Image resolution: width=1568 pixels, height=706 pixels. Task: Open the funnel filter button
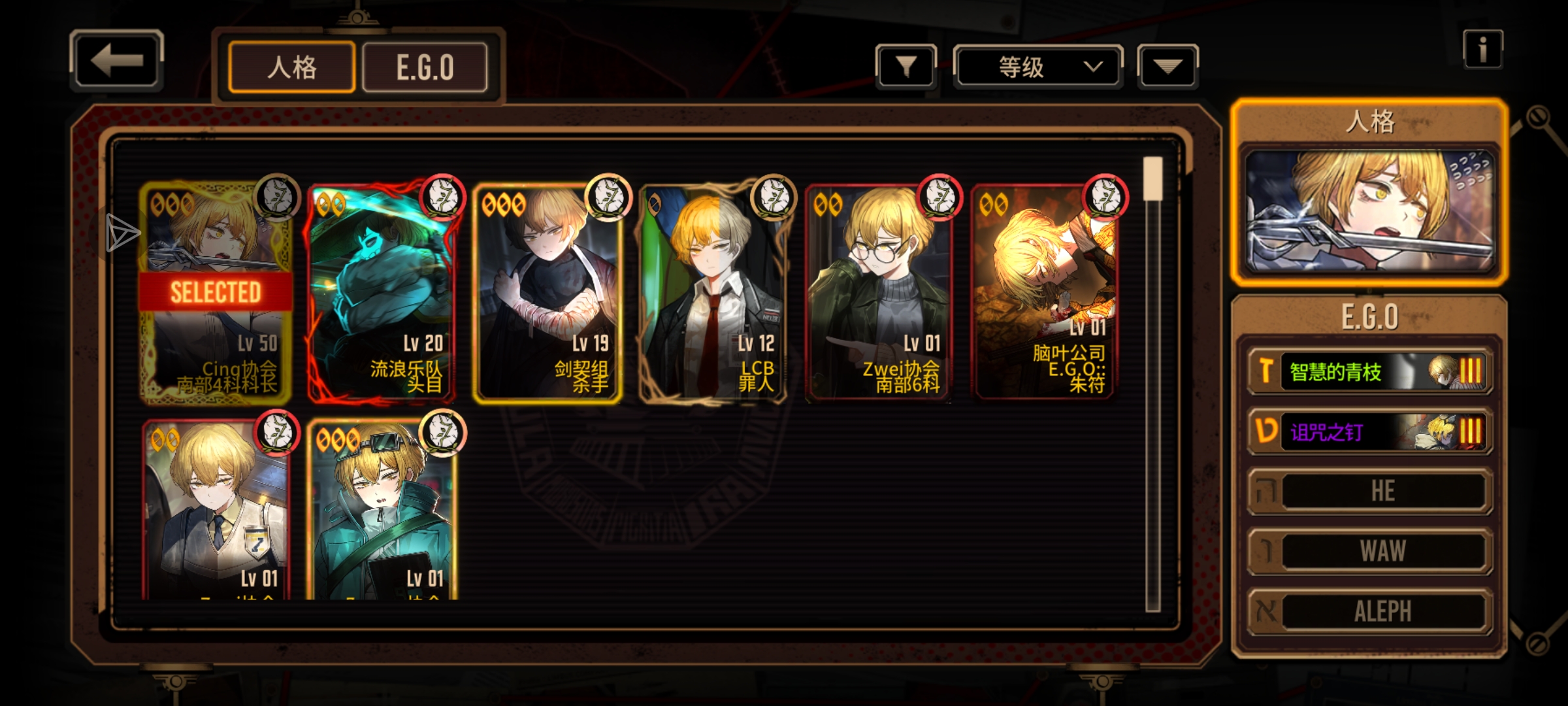click(906, 66)
